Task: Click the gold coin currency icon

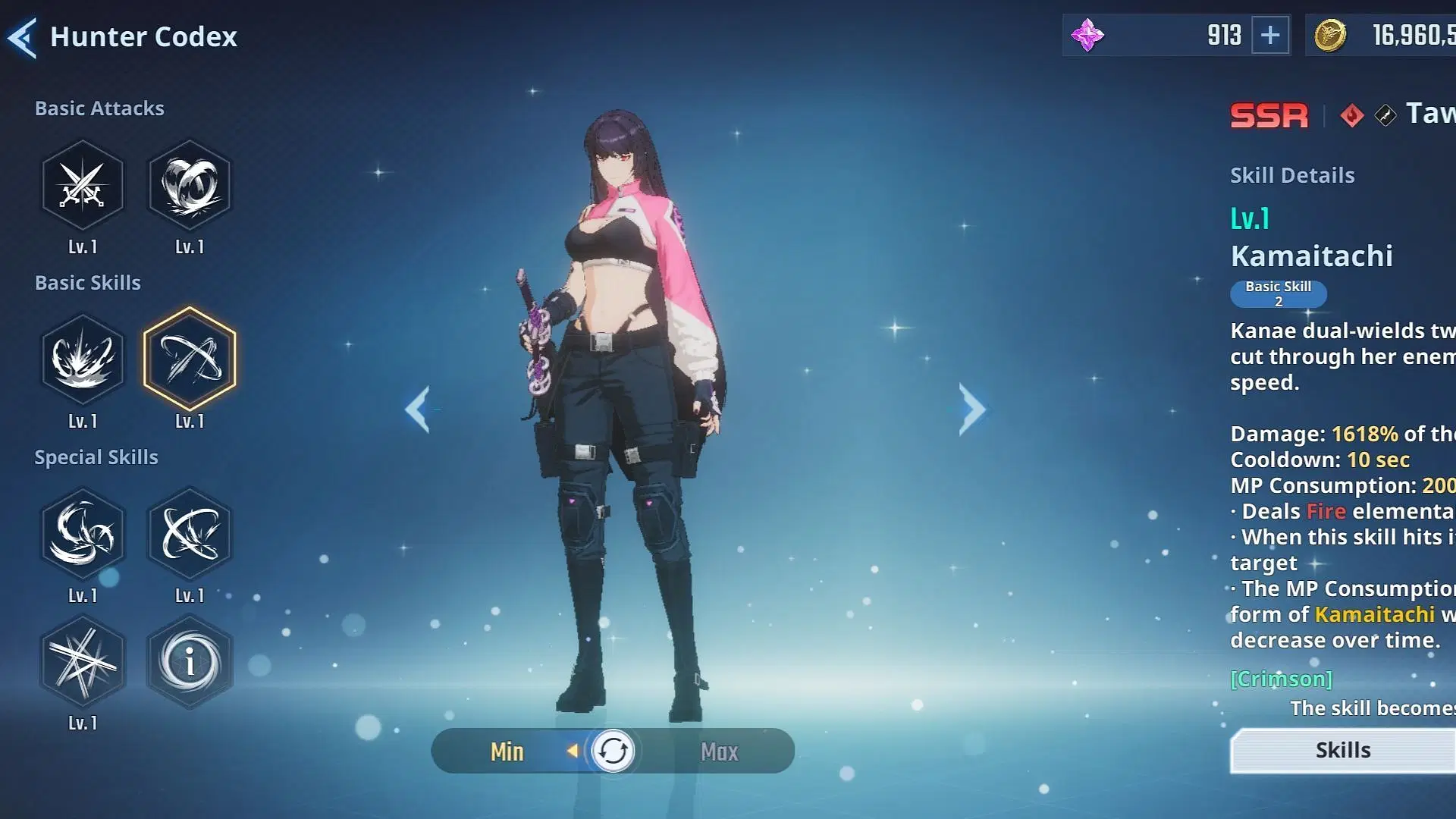Action: click(x=1329, y=35)
